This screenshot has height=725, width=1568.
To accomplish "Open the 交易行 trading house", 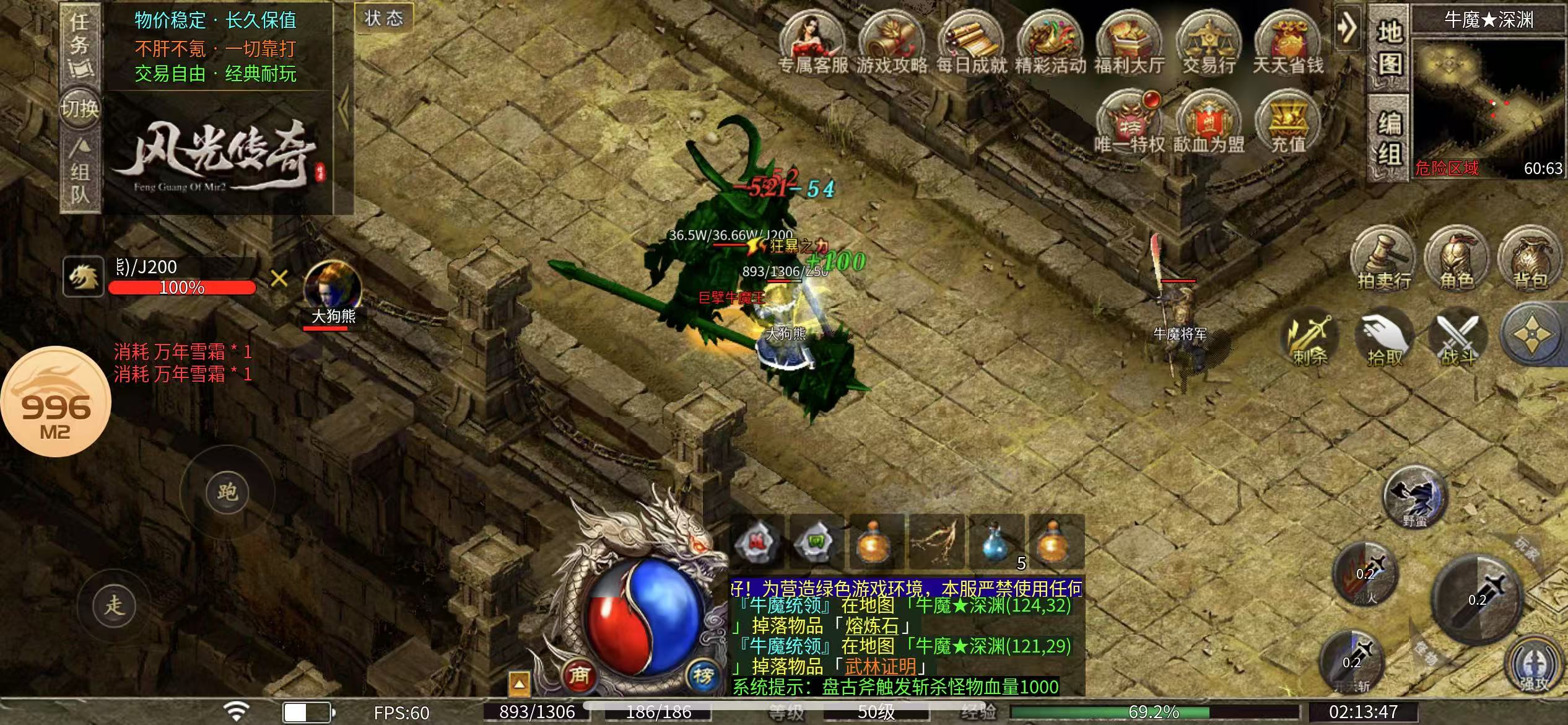I will (1209, 43).
